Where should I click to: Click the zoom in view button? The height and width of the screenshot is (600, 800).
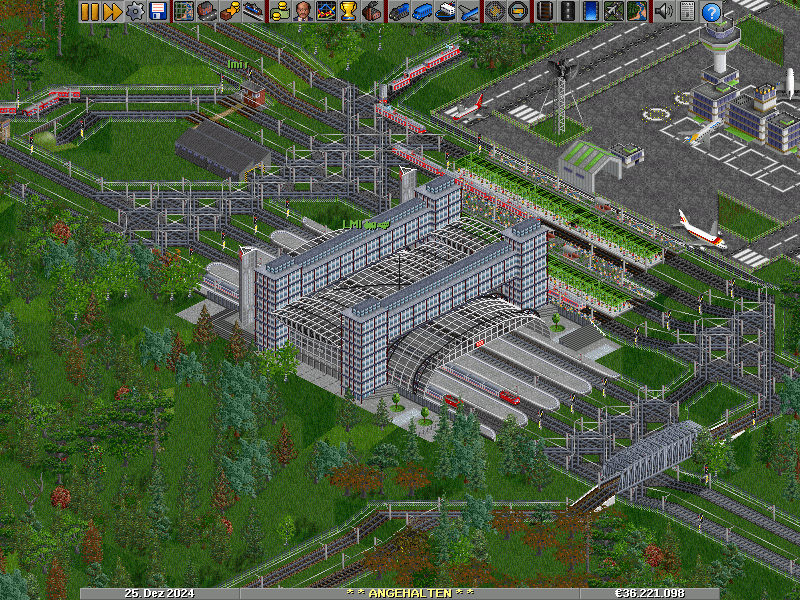pyautogui.click(x=495, y=11)
